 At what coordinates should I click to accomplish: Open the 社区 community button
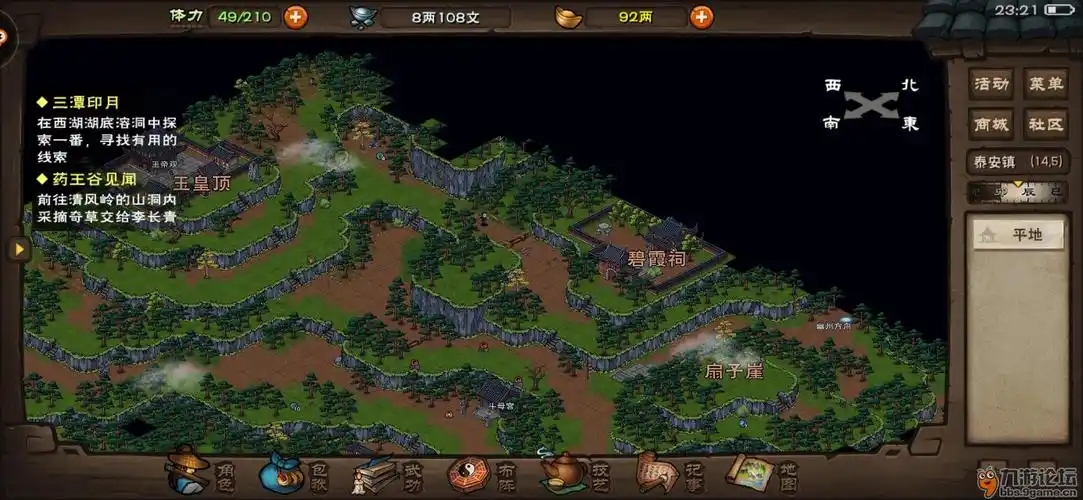point(1045,124)
